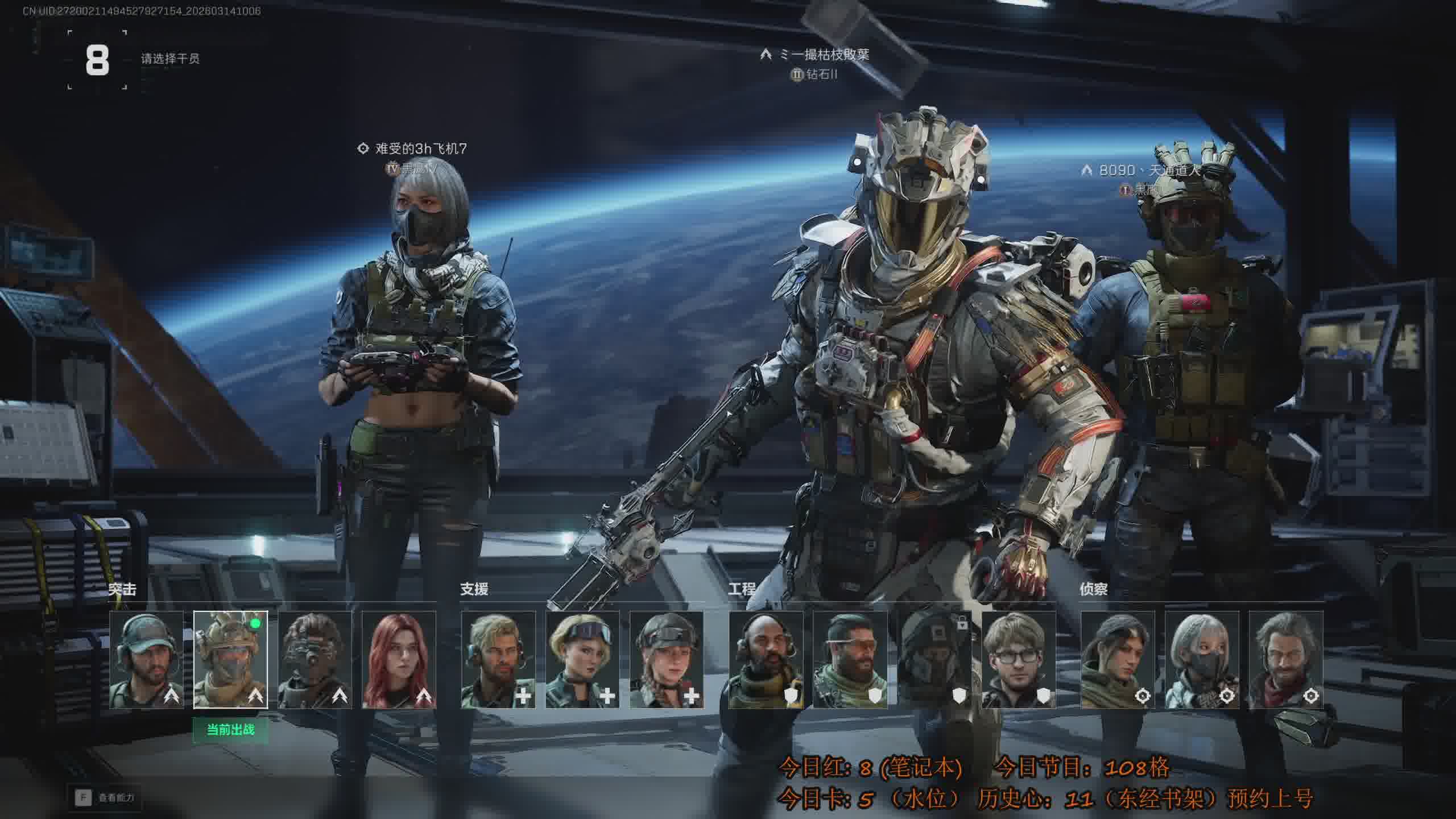Choose the helmeted assault operator with tan scarf

point(230,660)
